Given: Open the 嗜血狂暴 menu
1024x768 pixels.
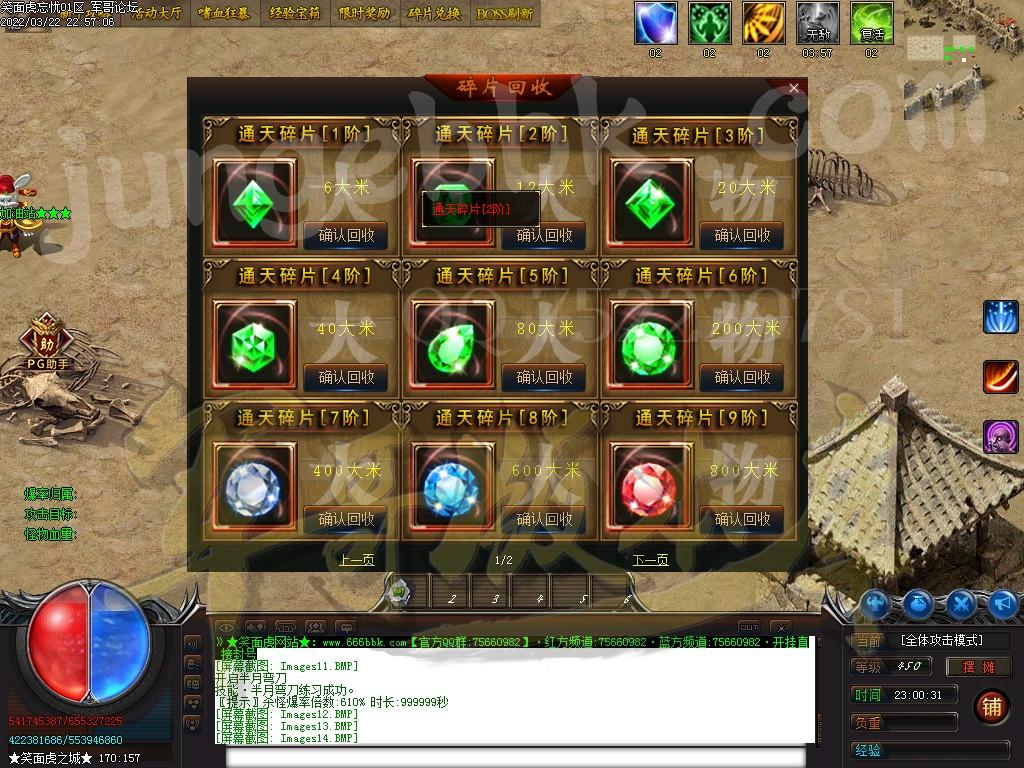Looking at the screenshot, I should click(x=226, y=14).
